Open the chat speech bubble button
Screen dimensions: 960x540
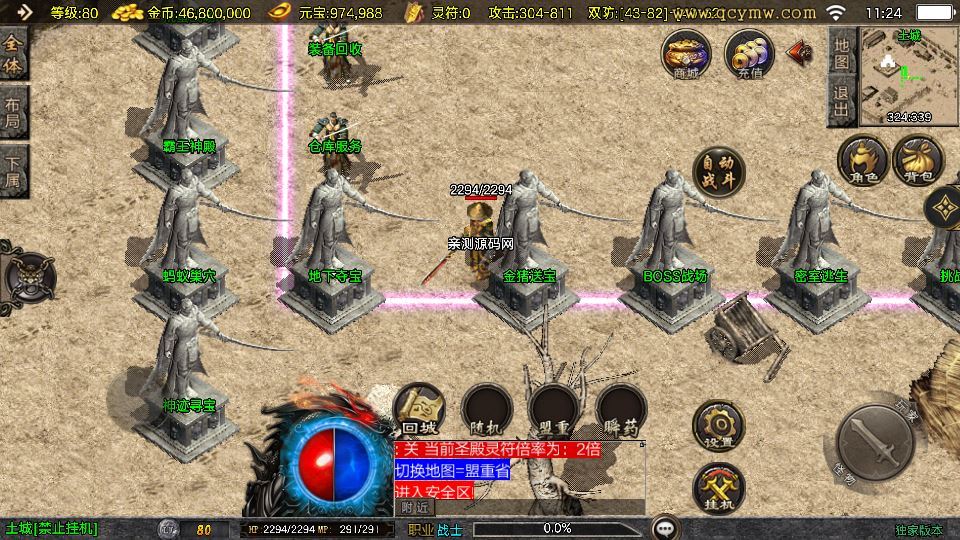pos(665,528)
